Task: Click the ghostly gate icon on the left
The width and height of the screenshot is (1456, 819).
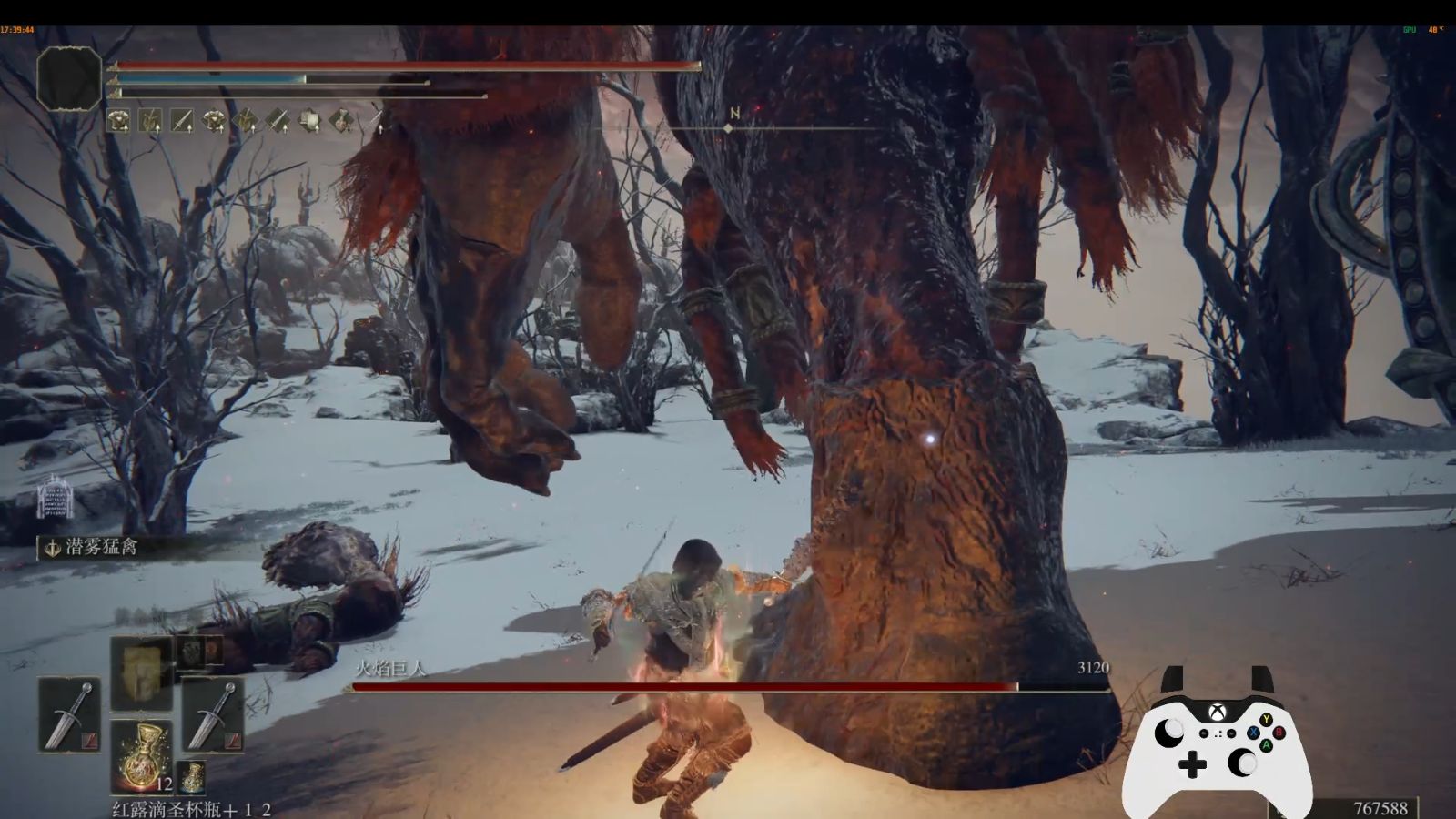Action: click(55, 498)
